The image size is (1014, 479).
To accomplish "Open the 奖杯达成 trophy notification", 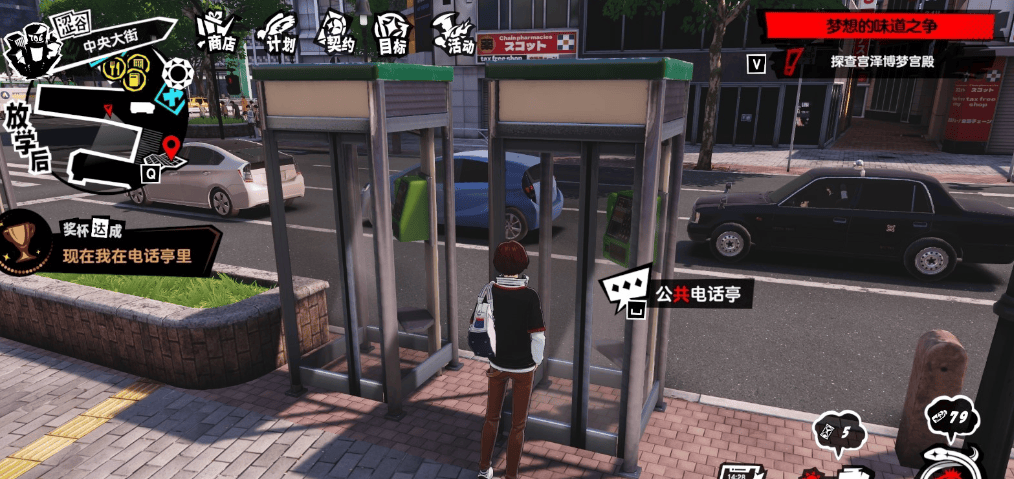I will click(x=110, y=243).
